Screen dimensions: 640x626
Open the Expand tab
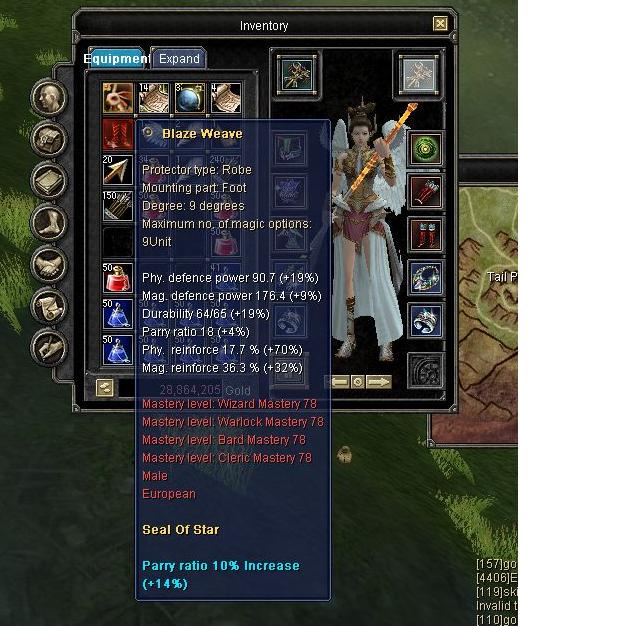click(x=179, y=59)
